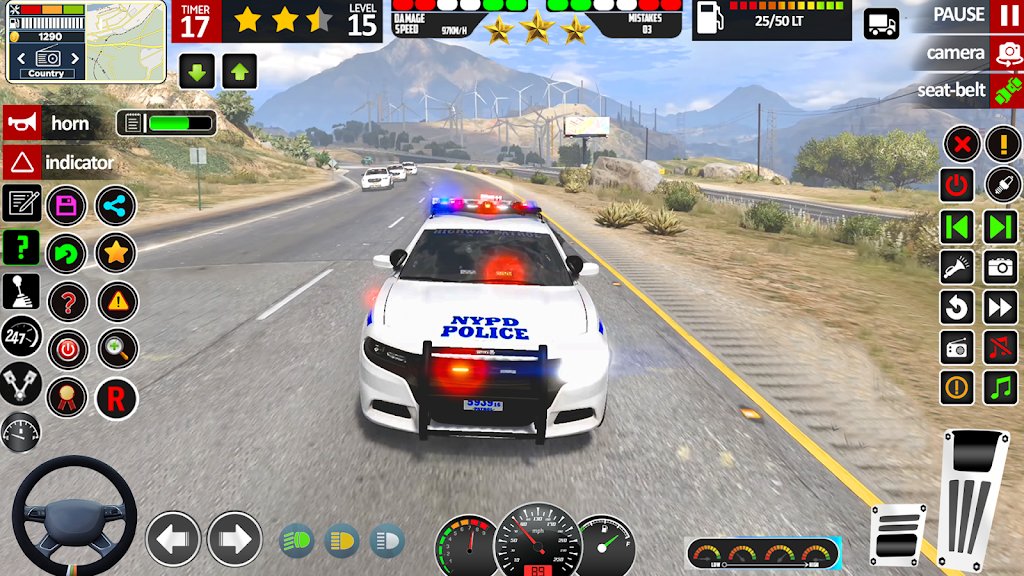
Task: Select the orange star icon
Action: [116, 253]
